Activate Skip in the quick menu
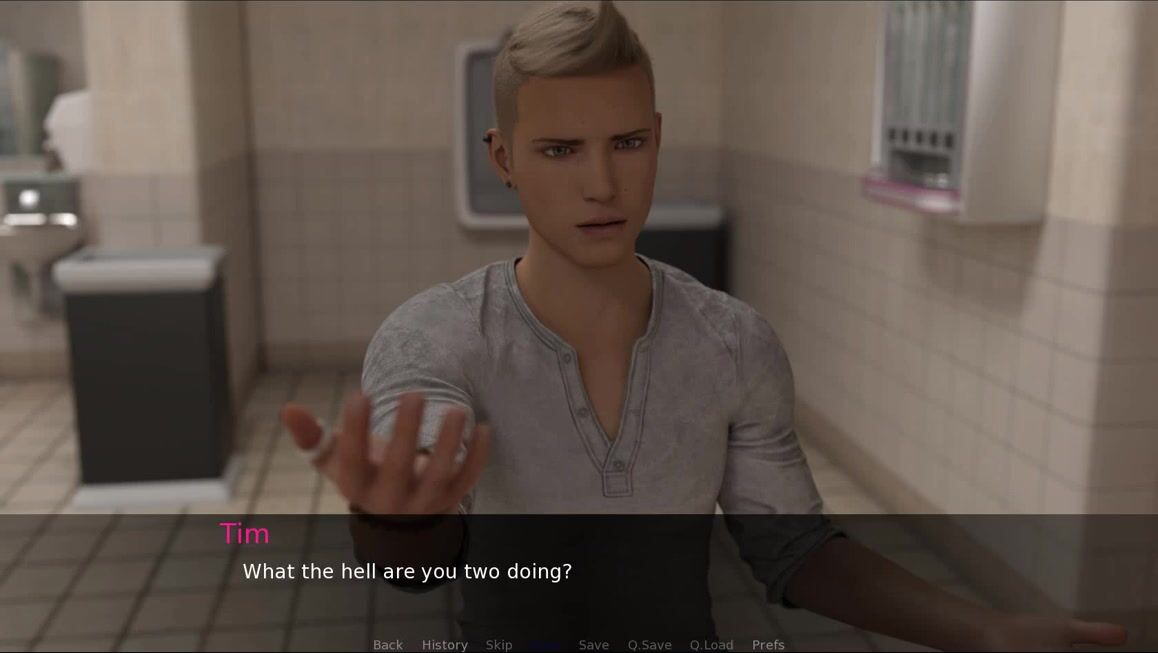 pos(499,645)
